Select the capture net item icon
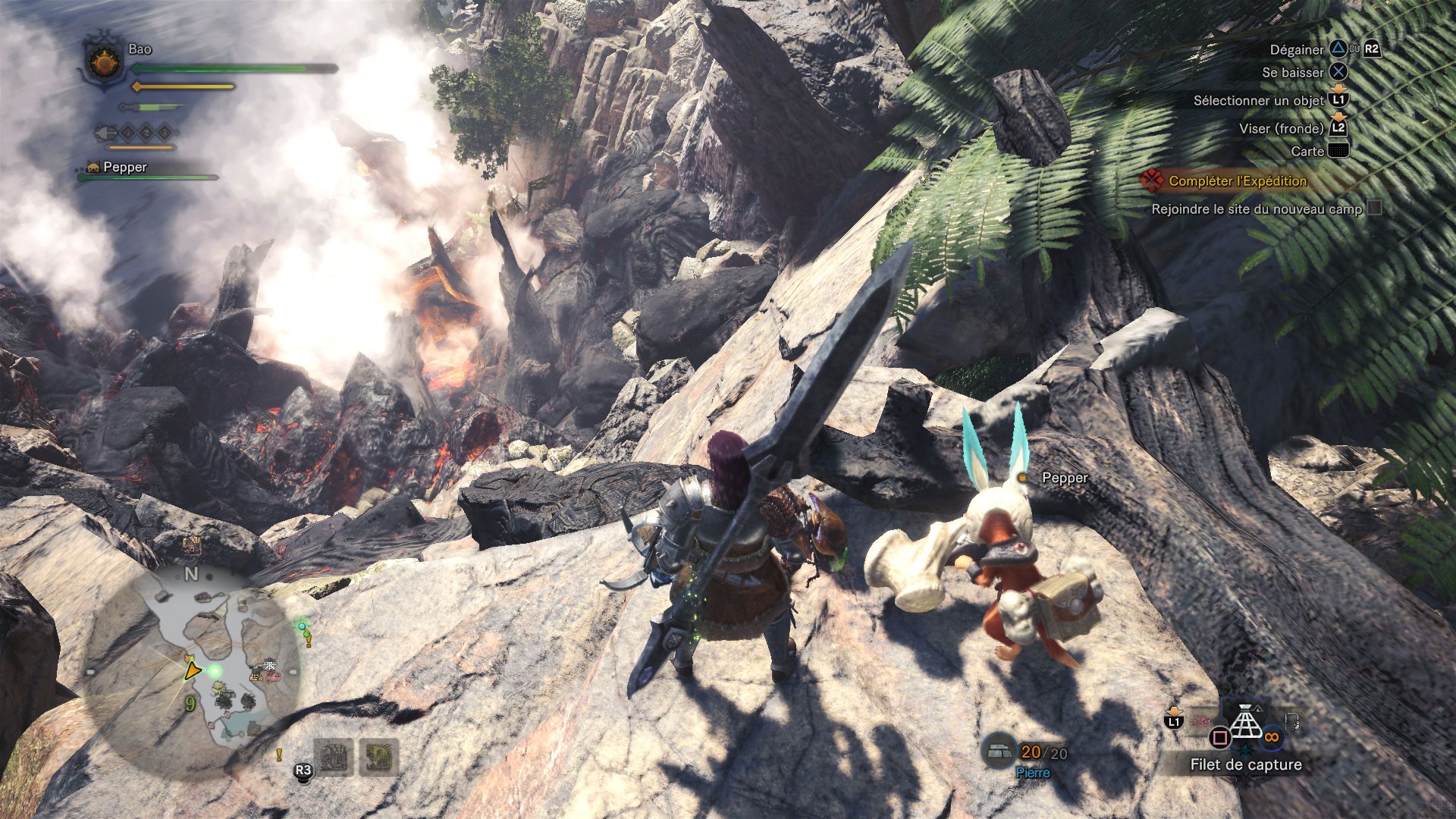1456x819 pixels. 1245,721
